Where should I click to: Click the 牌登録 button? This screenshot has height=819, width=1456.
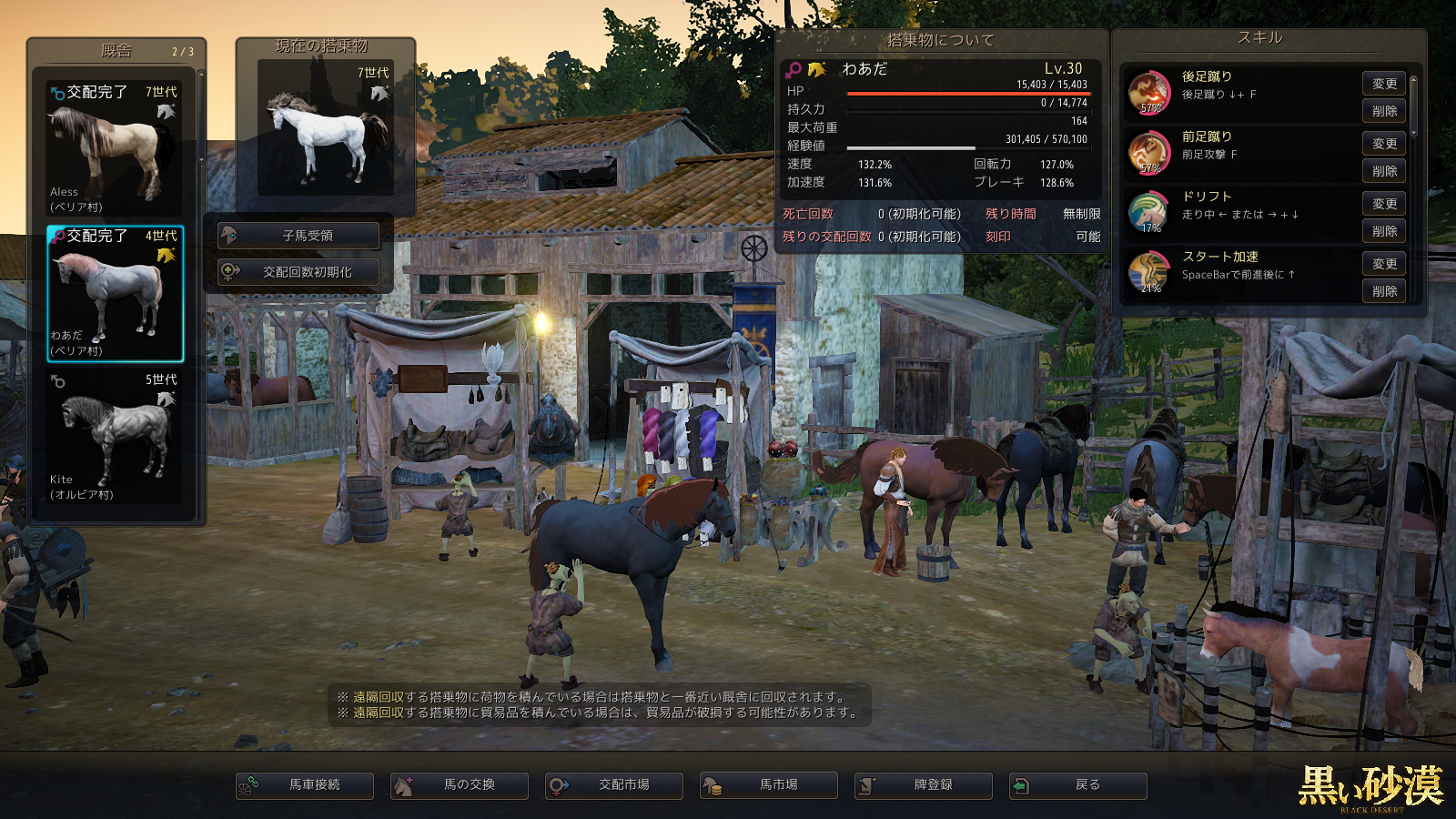[x=924, y=785]
